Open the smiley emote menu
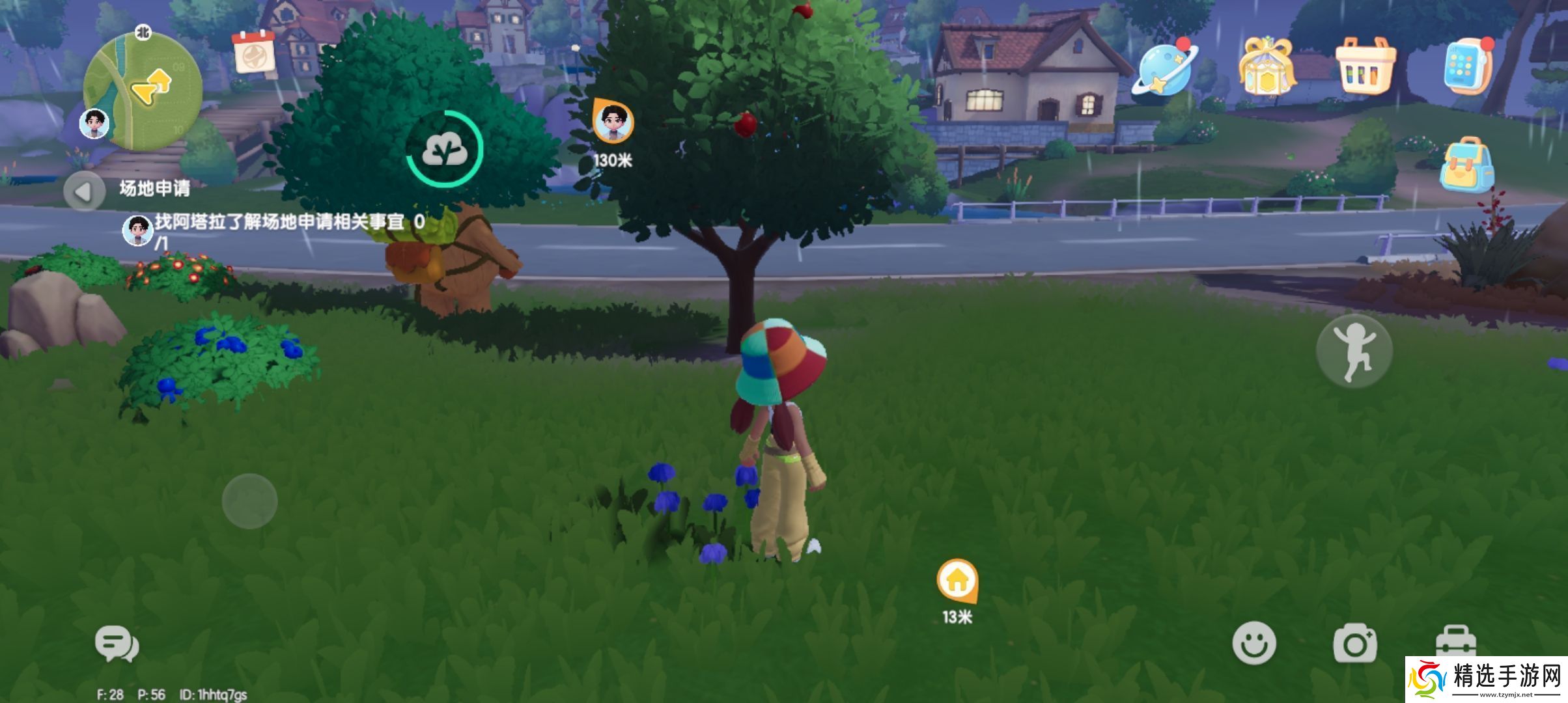 click(x=1253, y=643)
